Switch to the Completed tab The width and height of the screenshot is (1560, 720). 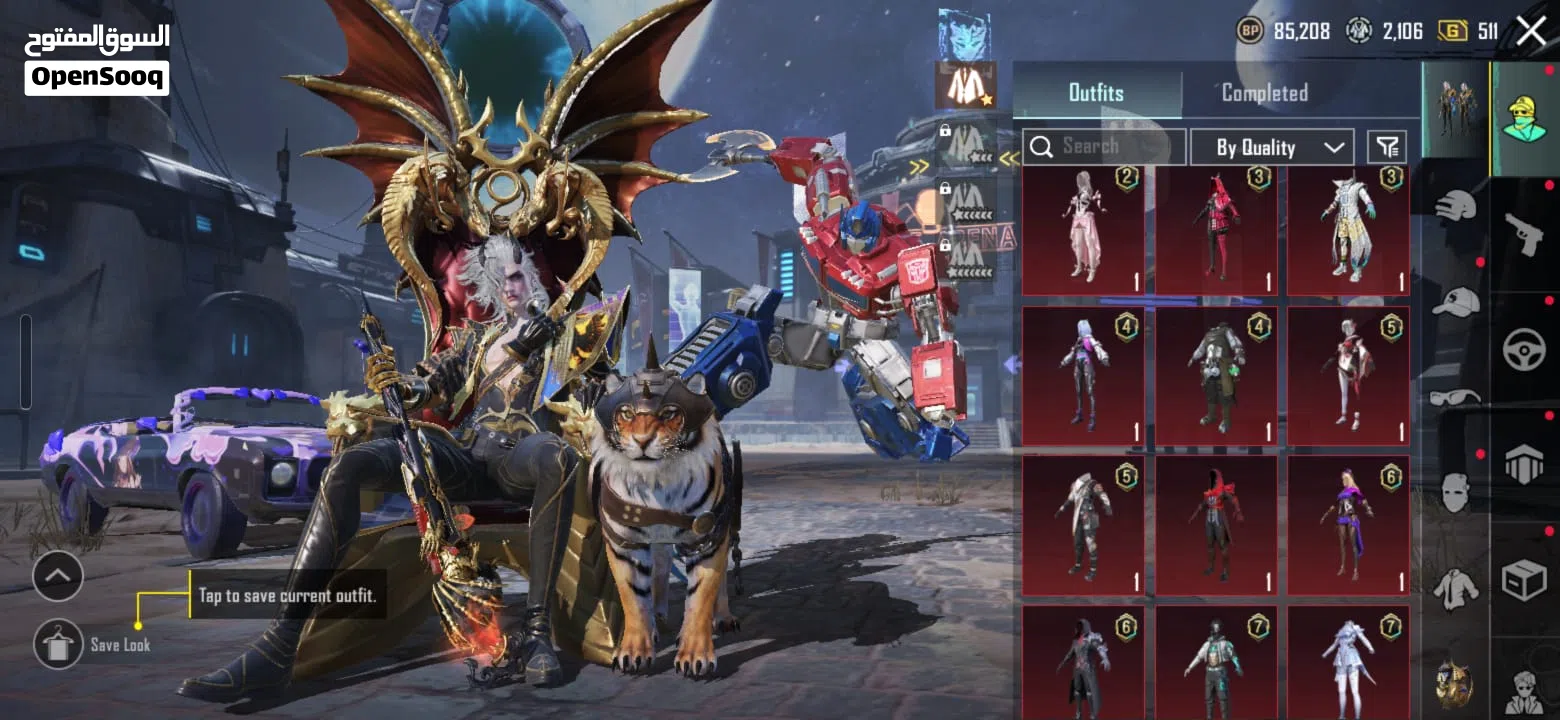coord(1264,93)
